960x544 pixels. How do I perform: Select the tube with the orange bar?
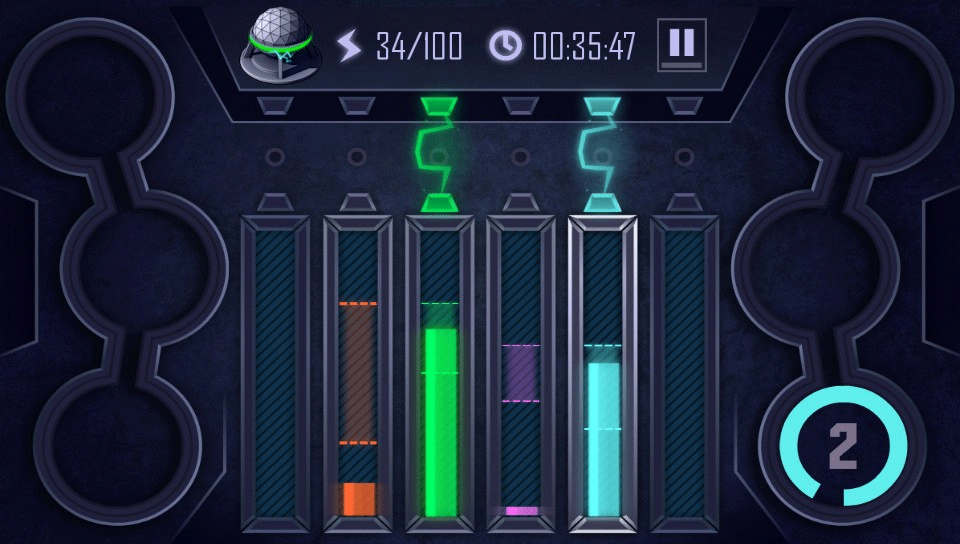[x=358, y=375]
